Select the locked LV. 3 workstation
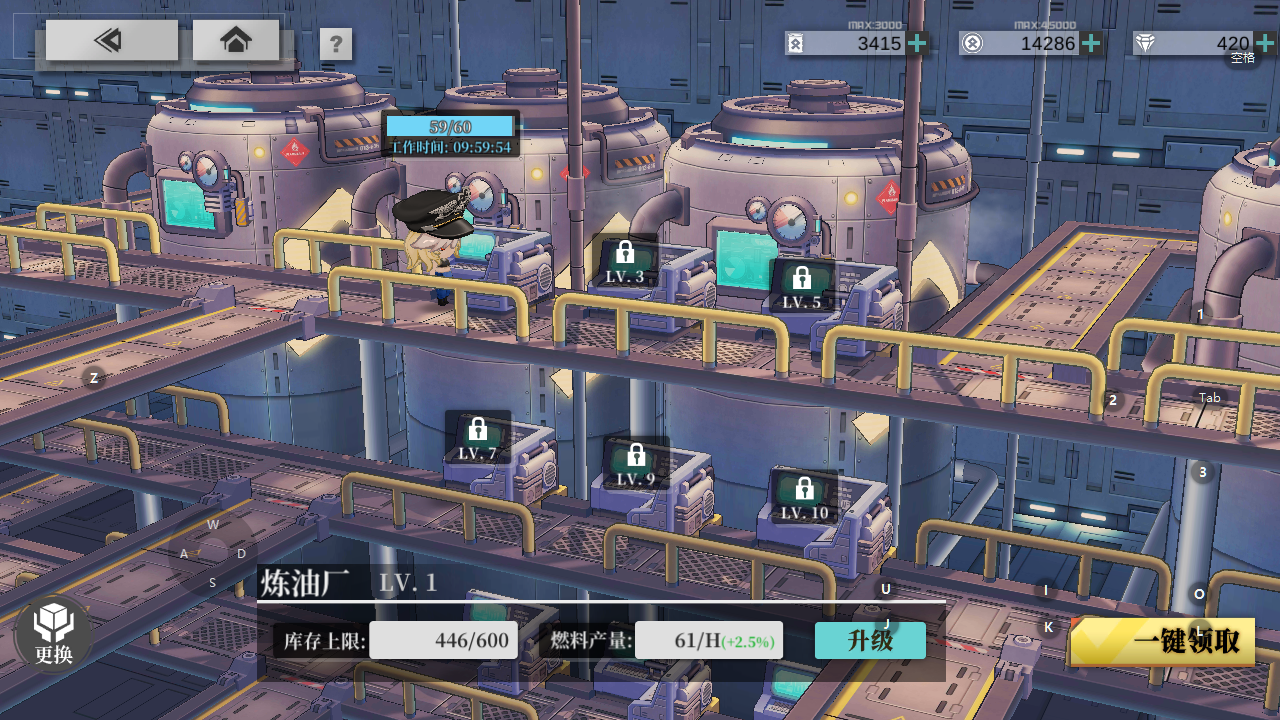 click(626, 262)
